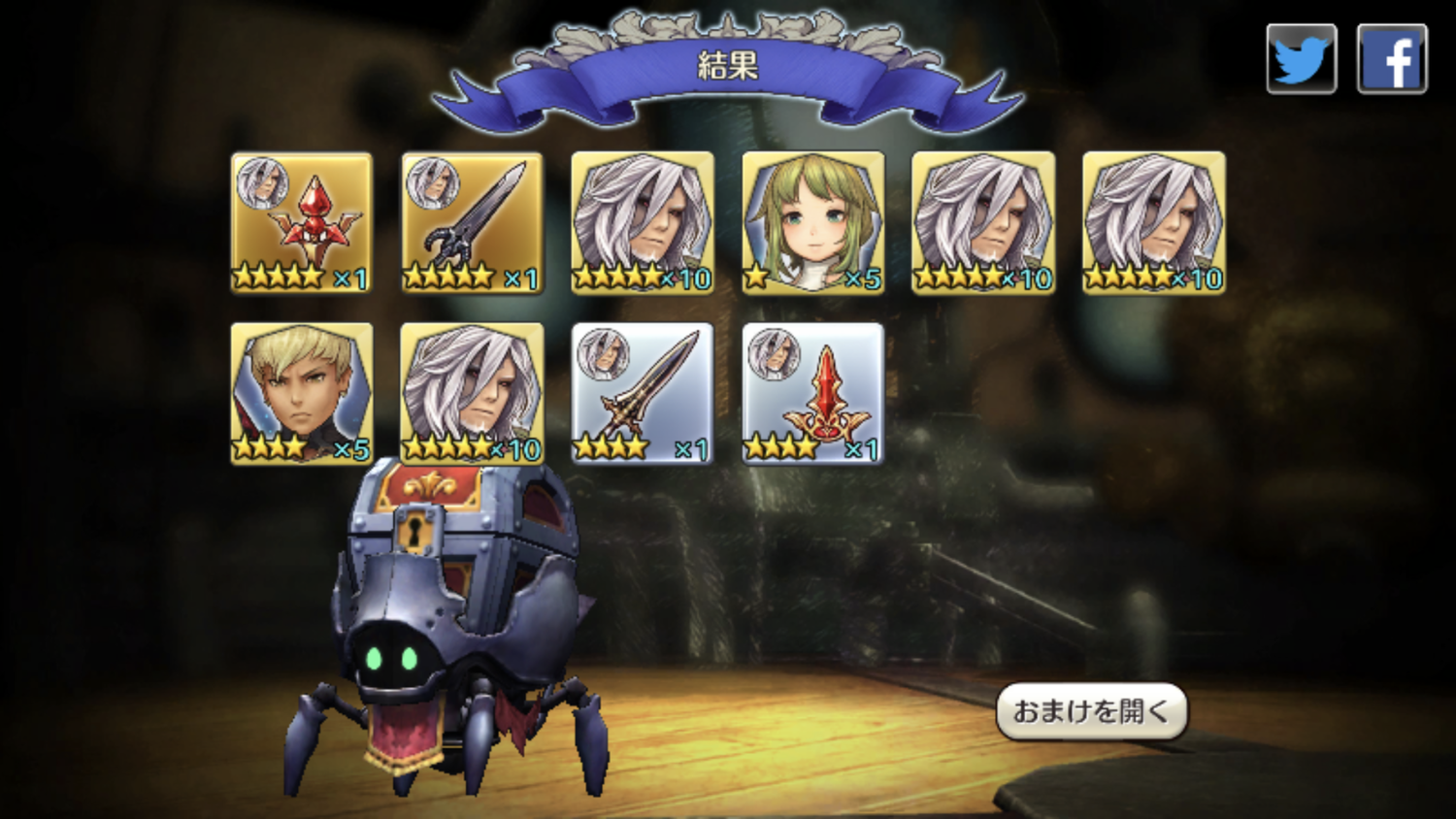Tap the おまけを開く button
1456x819 pixels.
[x=1091, y=711]
